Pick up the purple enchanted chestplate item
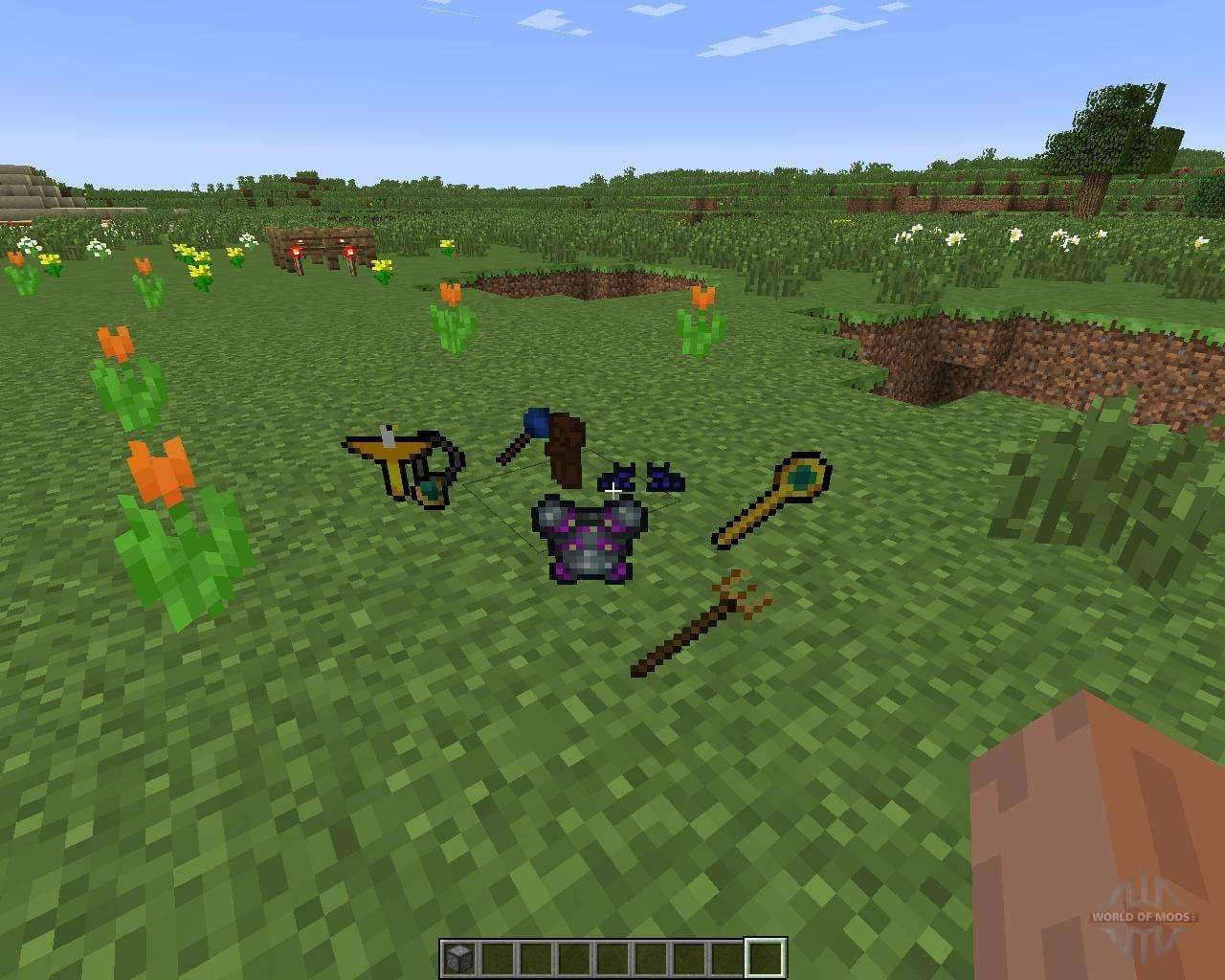This screenshot has width=1225, height=980. tap(591, 536)
